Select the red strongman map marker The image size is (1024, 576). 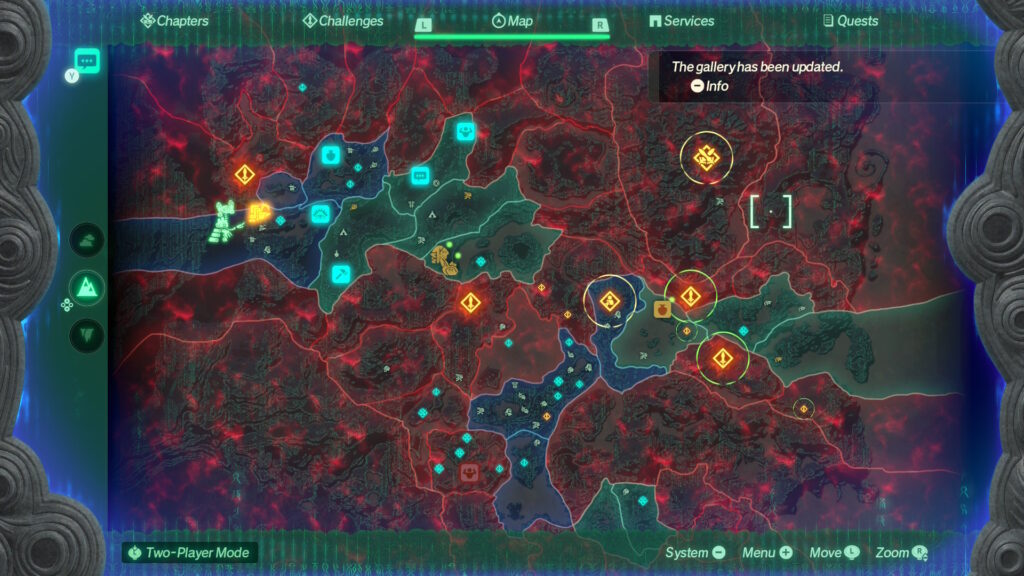[469, 471]
